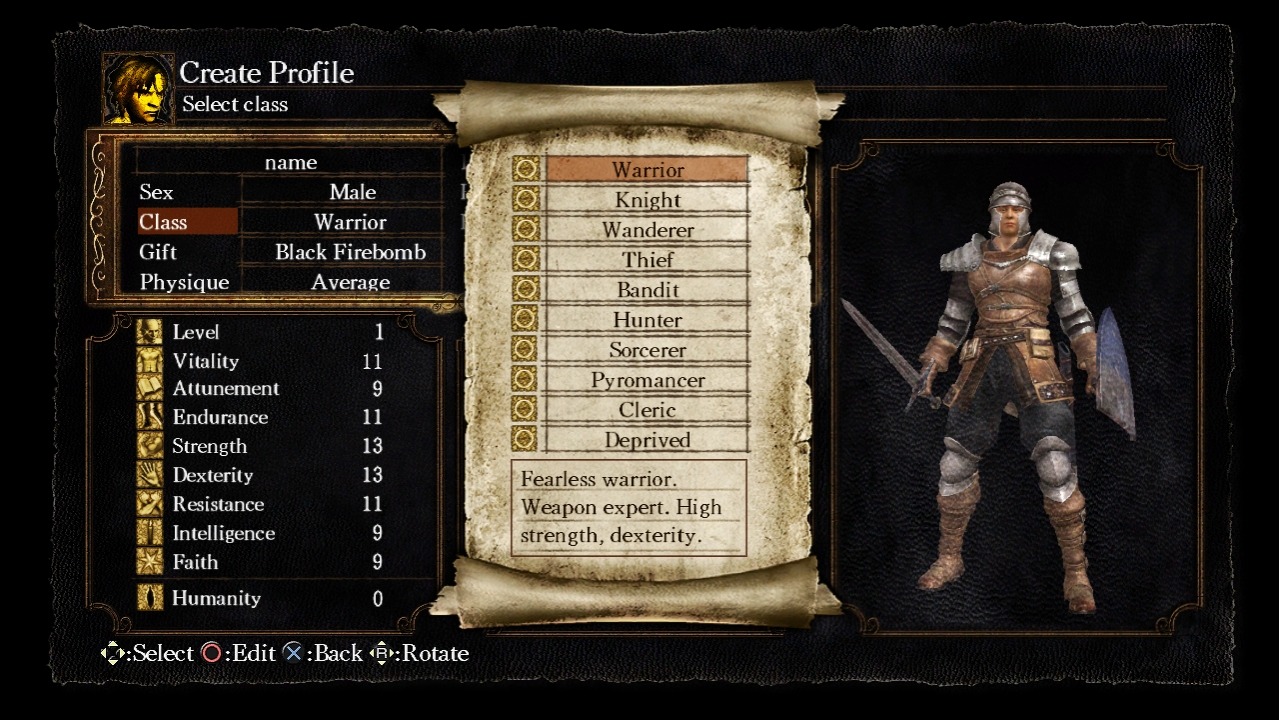The image size is (1280, 720).
Task: Select the Thief class
Action: [x=647, y=260]
